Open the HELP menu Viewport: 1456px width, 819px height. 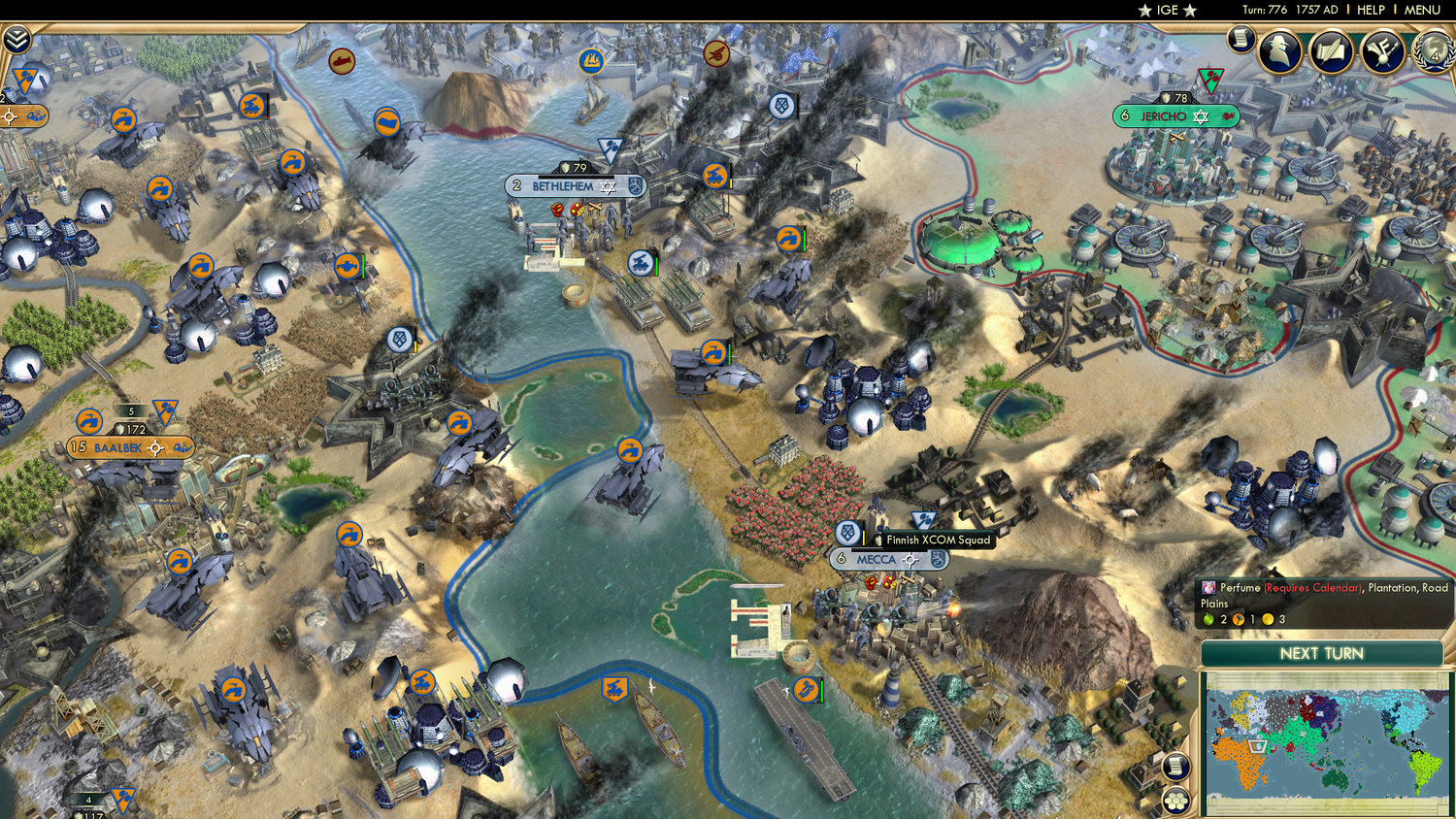click(1372, 10)
